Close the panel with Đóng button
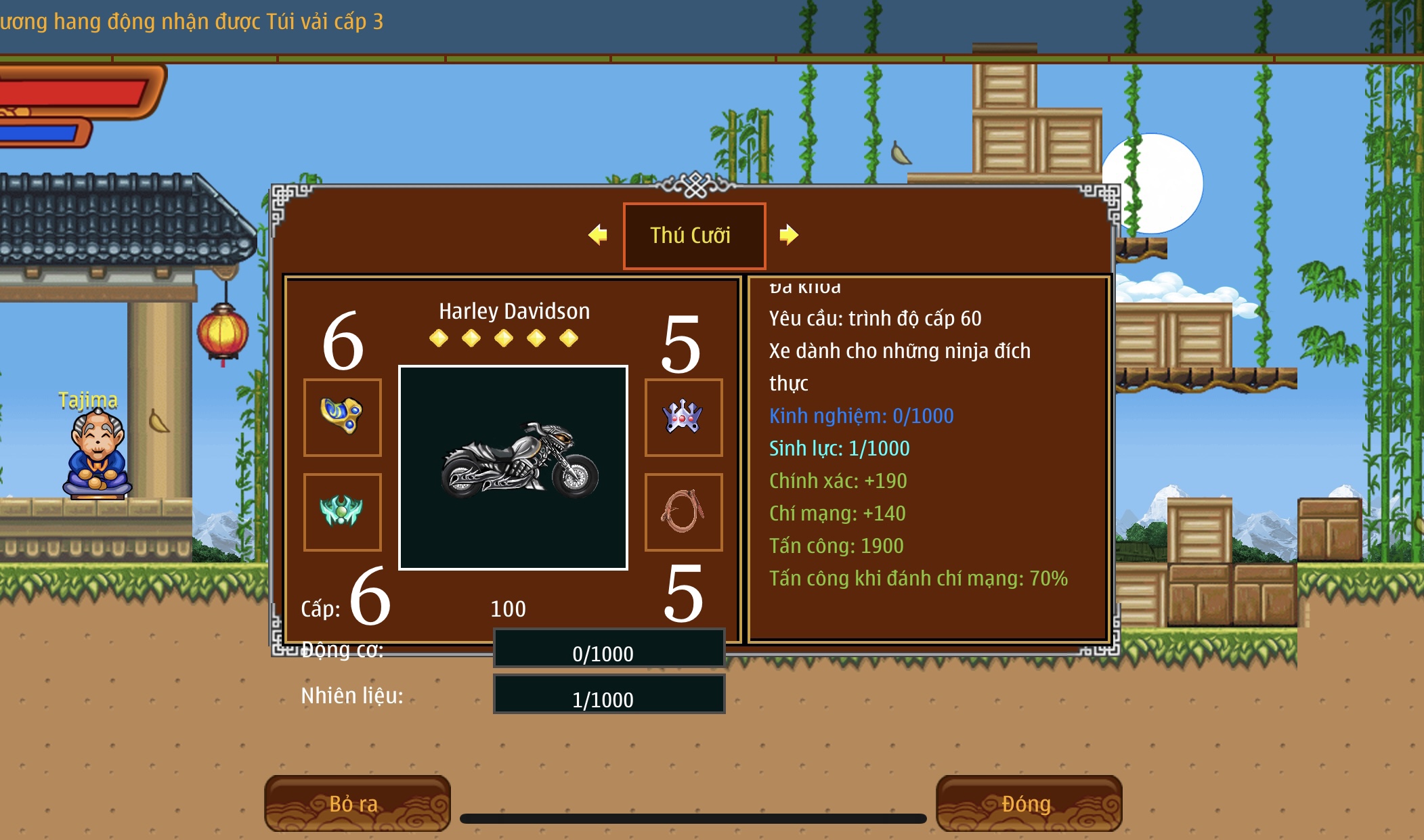The height and width of the screenshot is (840, 1424). 1028,803
